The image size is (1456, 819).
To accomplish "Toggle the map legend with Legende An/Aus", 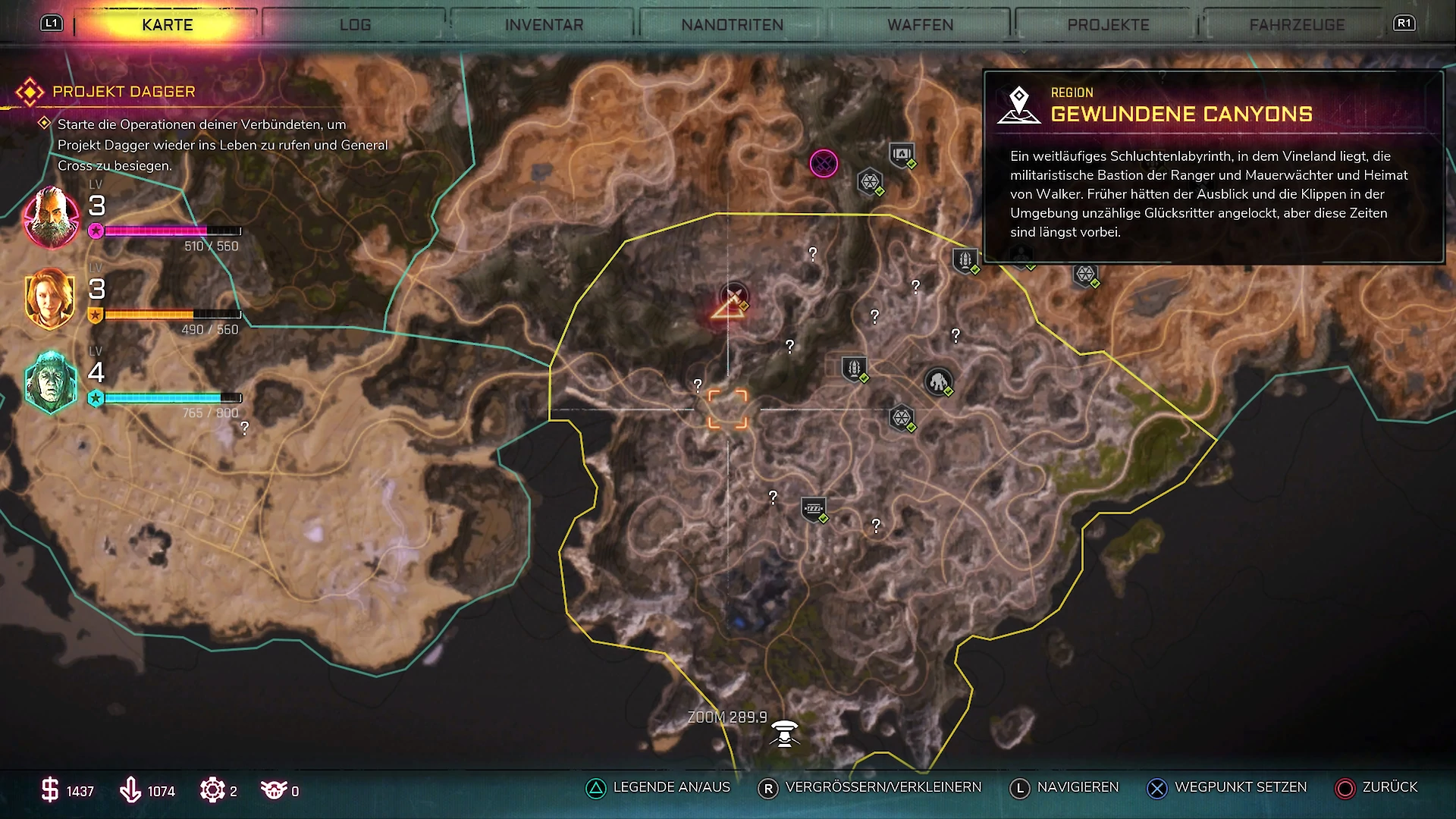I will (x=658, y=788).
